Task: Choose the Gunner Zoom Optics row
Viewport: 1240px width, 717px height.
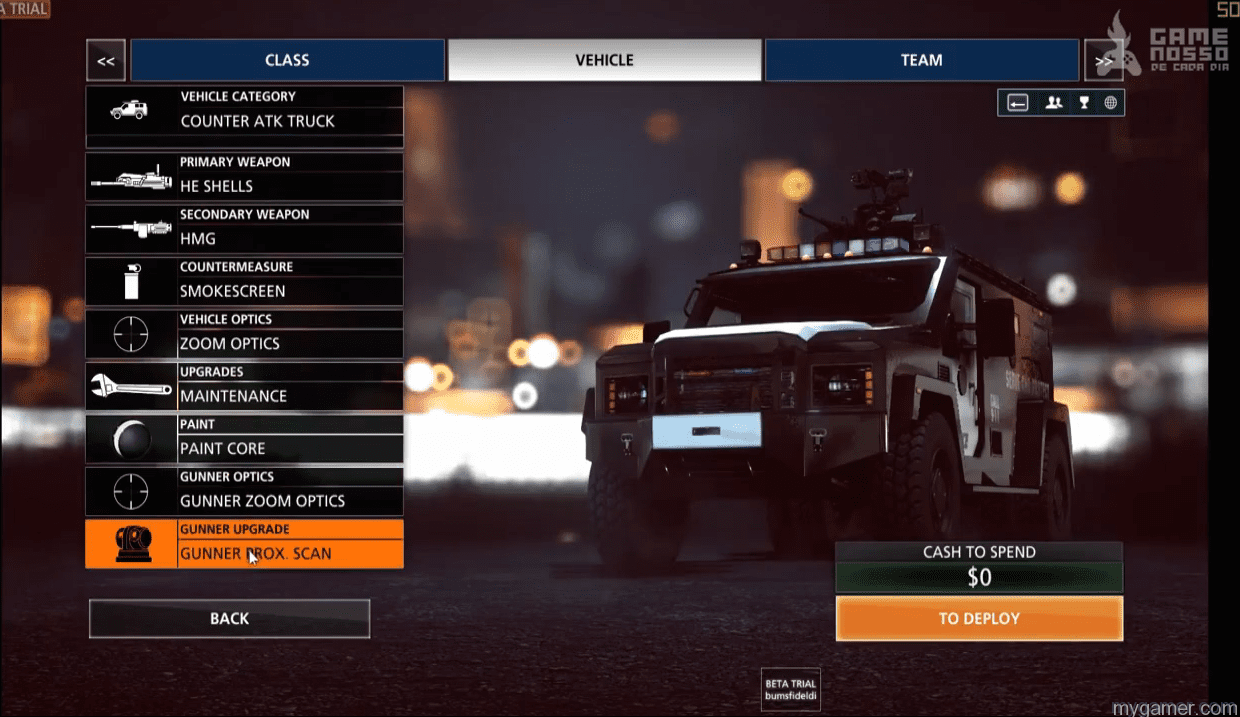Action: [245, 491]
